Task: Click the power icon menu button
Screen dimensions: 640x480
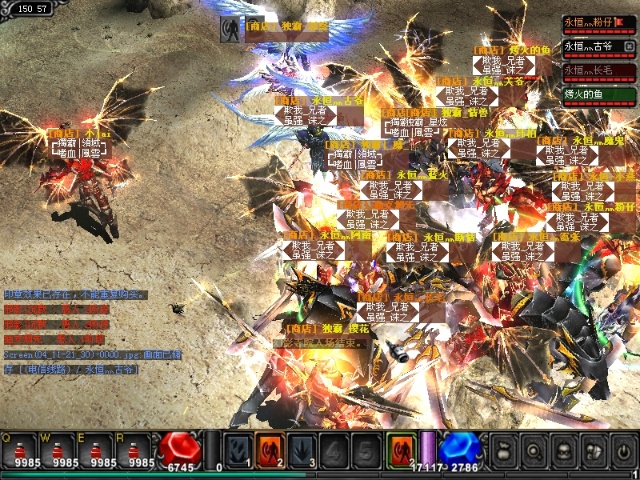Action: point(622,449)
